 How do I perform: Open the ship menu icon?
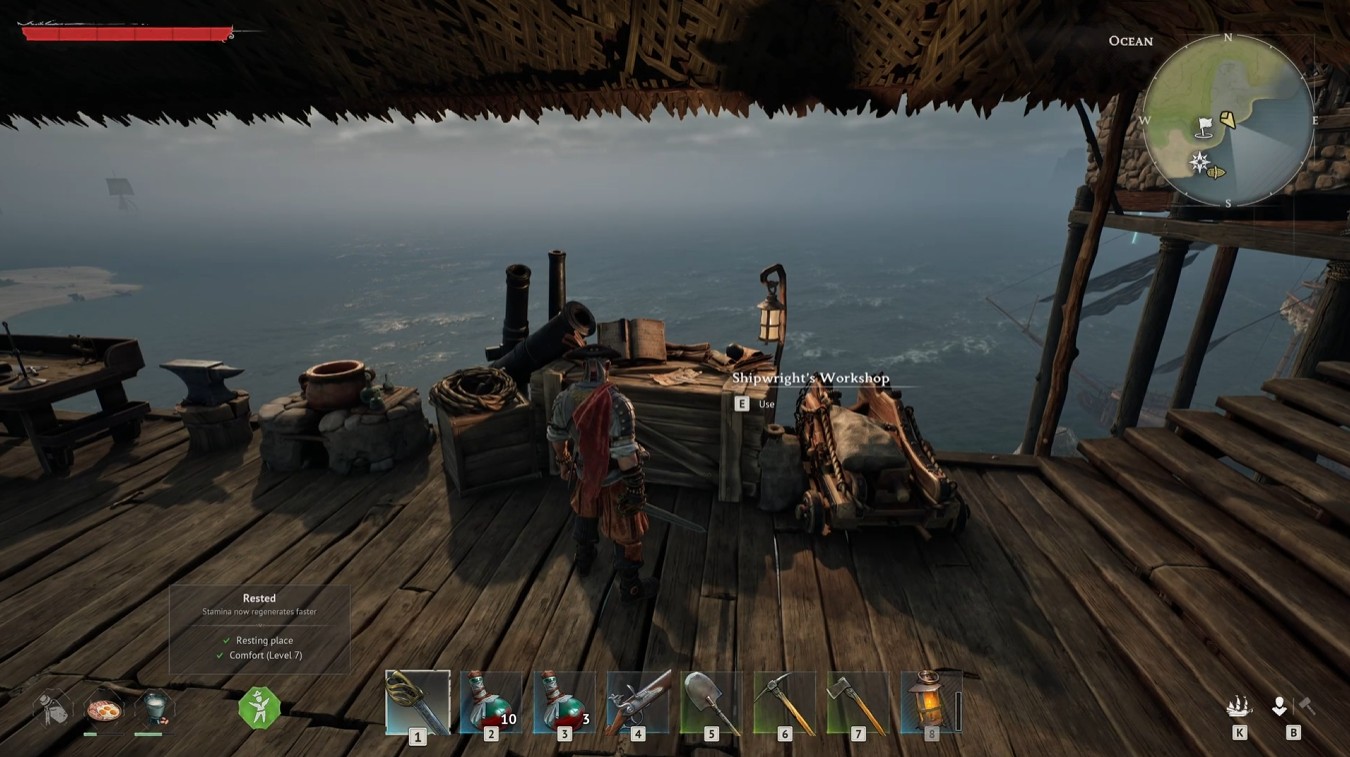coord(1239,707)
